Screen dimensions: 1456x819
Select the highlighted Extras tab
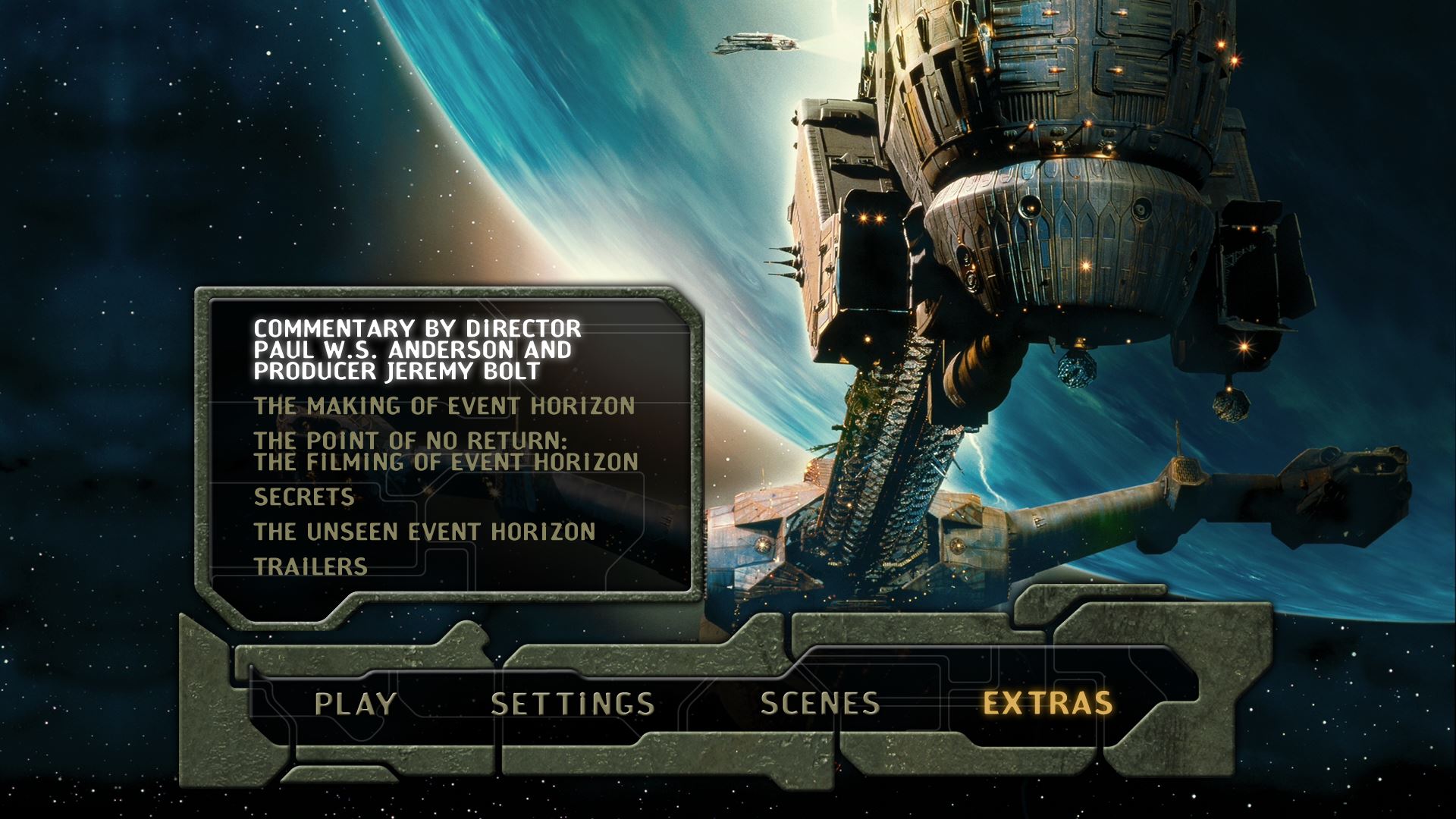pos(1048,704)
